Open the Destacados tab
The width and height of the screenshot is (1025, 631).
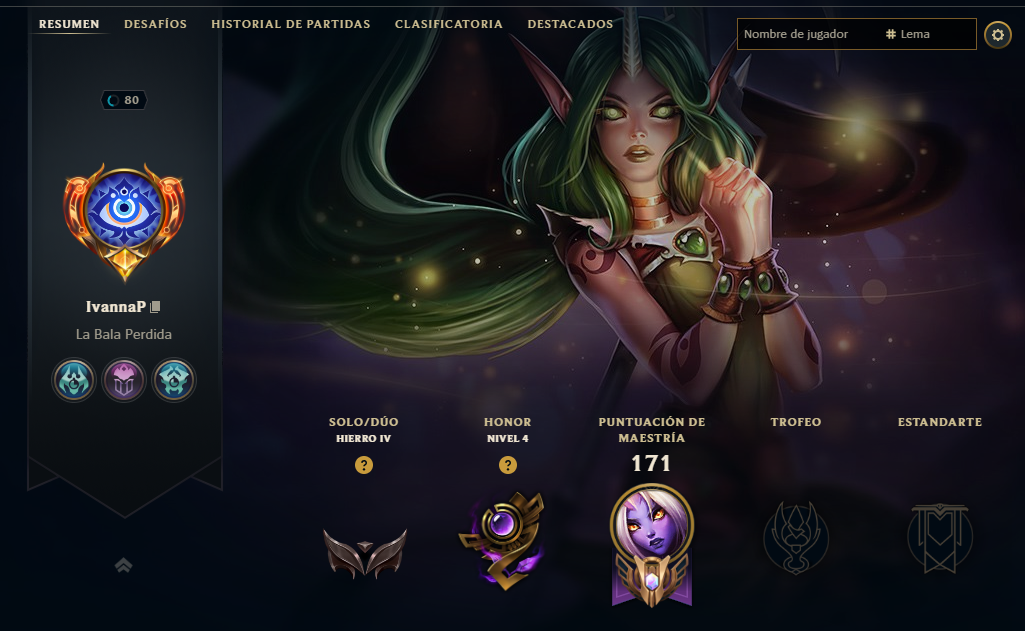coord(570,24)
